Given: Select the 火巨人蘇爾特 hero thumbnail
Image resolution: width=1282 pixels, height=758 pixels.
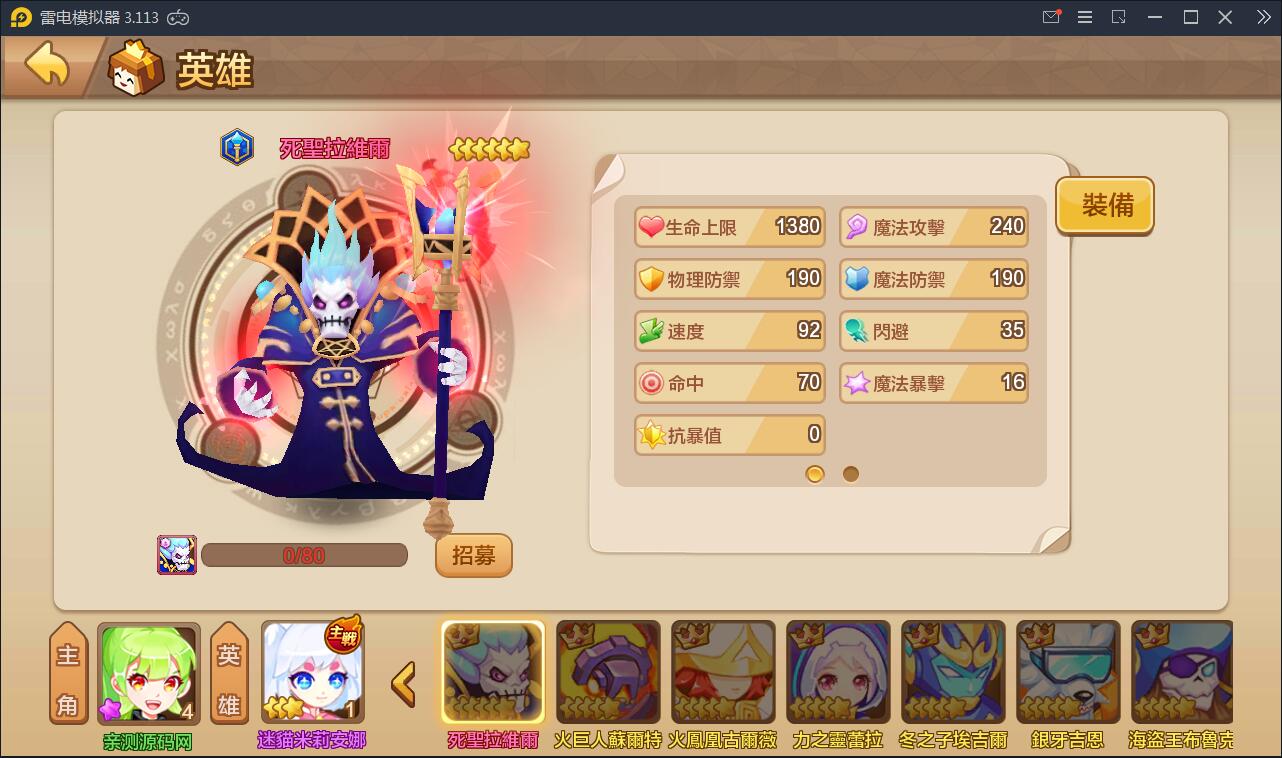Looking at the screenshot, I should pyautogui.click(x=608, y=671).
